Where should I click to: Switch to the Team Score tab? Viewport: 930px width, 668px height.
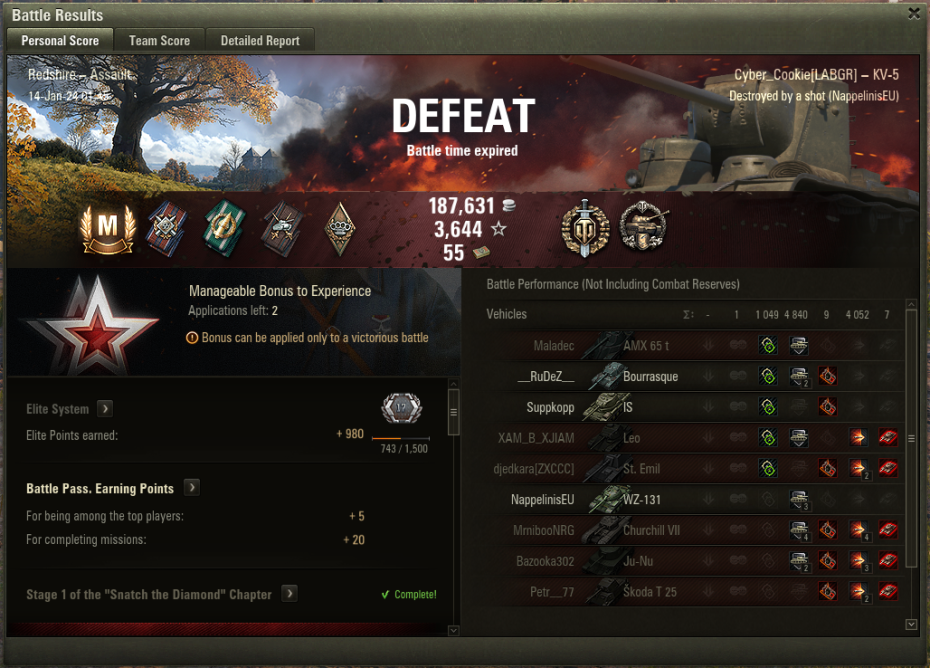159,41
